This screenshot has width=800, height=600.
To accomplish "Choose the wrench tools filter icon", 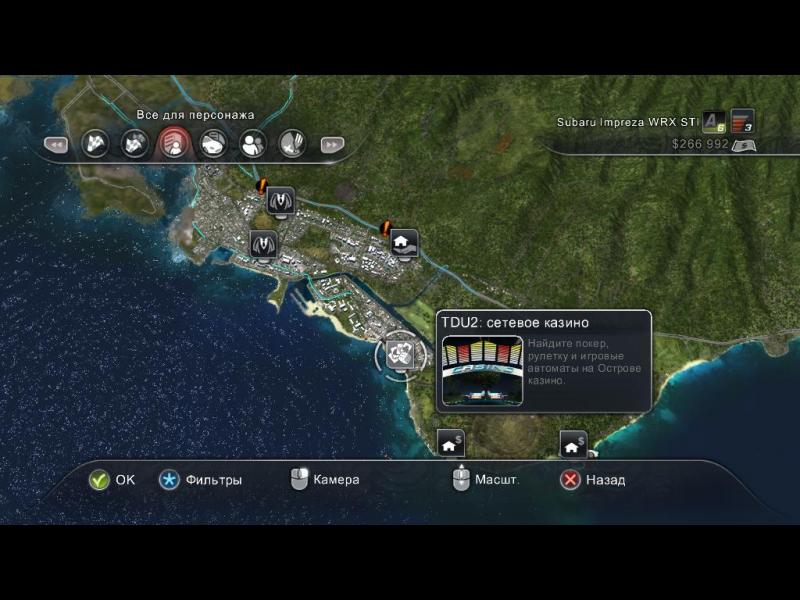I will [x=291, y=144].
